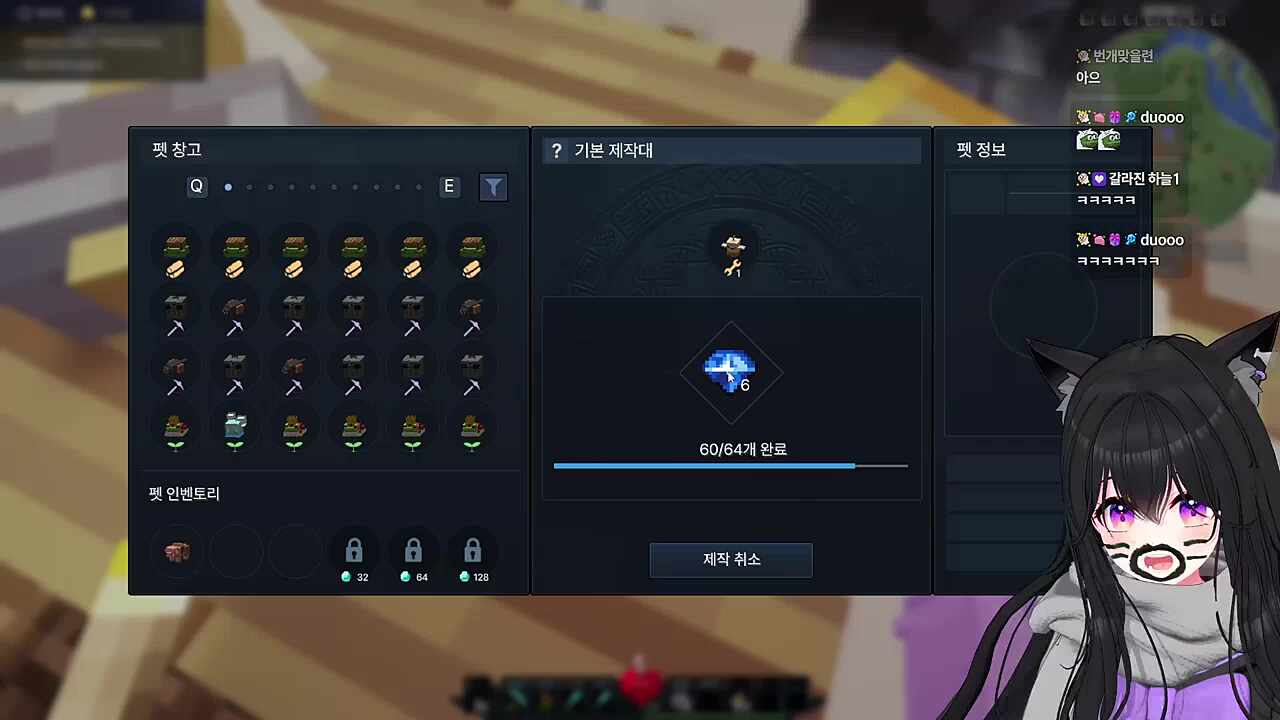Open the filter funnel icon
The width and height of the screenshot is (1280, 720).
[493, 187]
